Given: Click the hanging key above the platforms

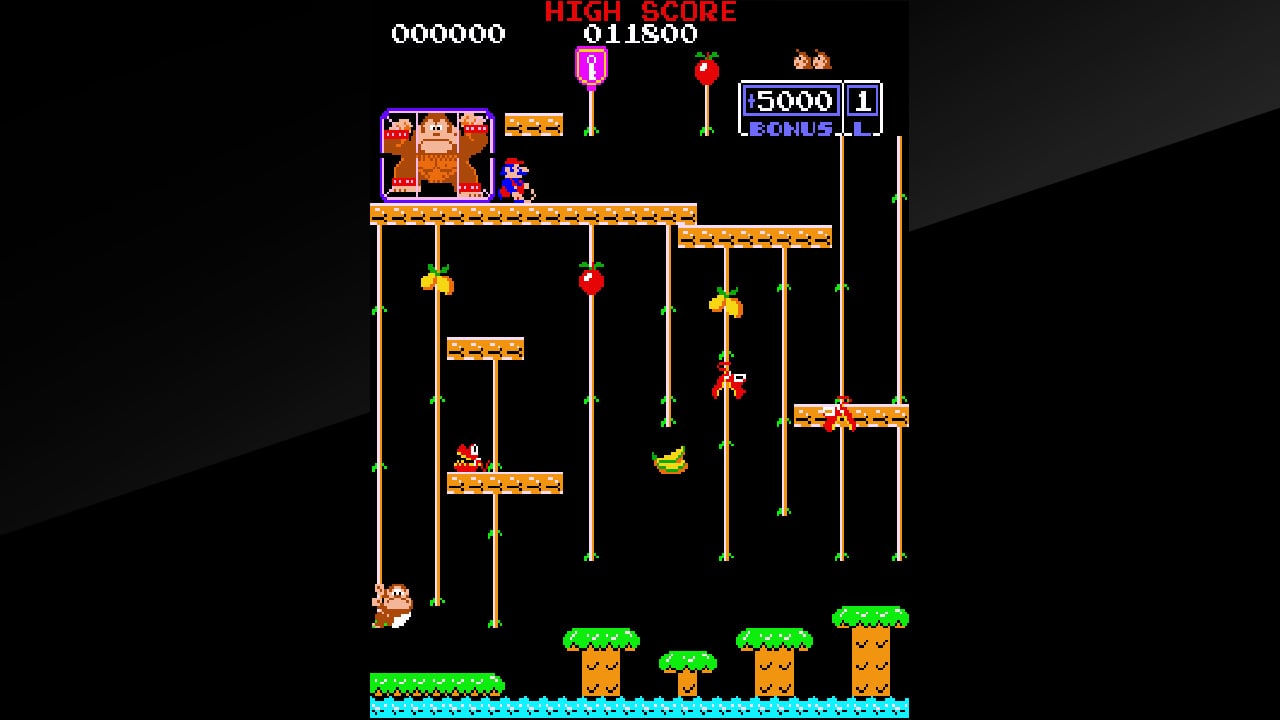Looking at the screenshot, I should pos(591,68).
